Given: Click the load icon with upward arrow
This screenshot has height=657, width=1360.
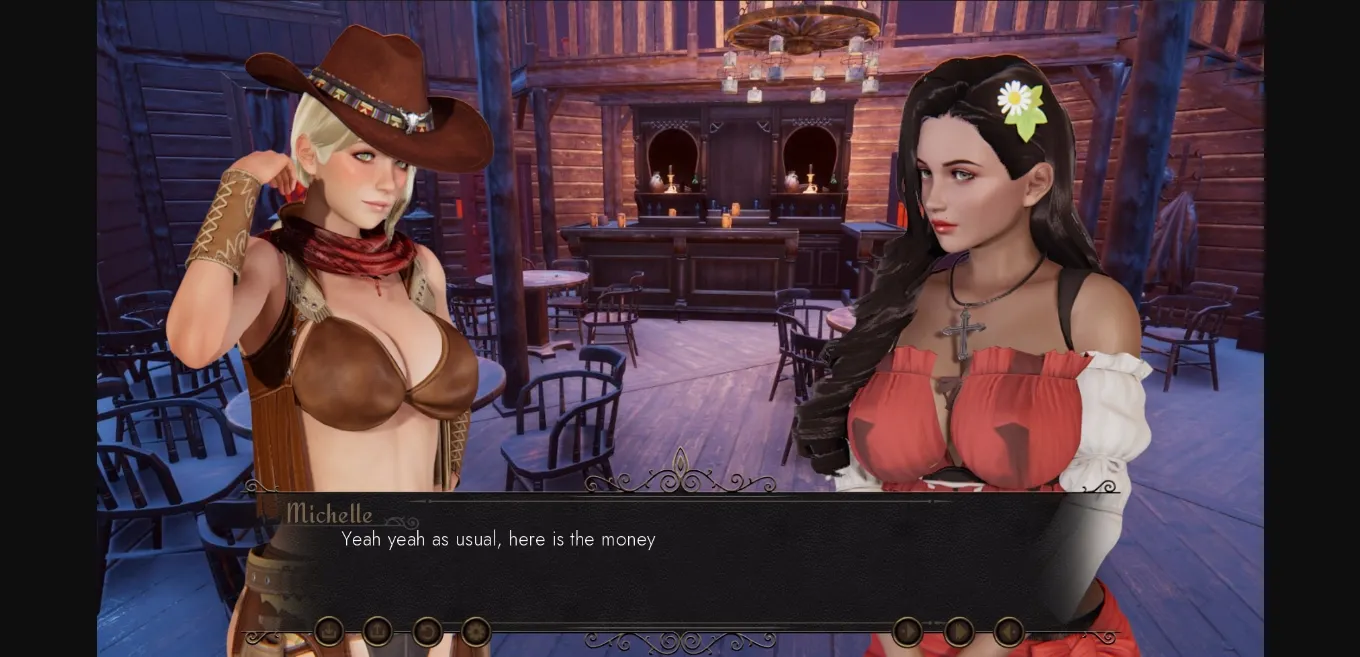Looking at the screenshot, I should (x=377, y=631).
